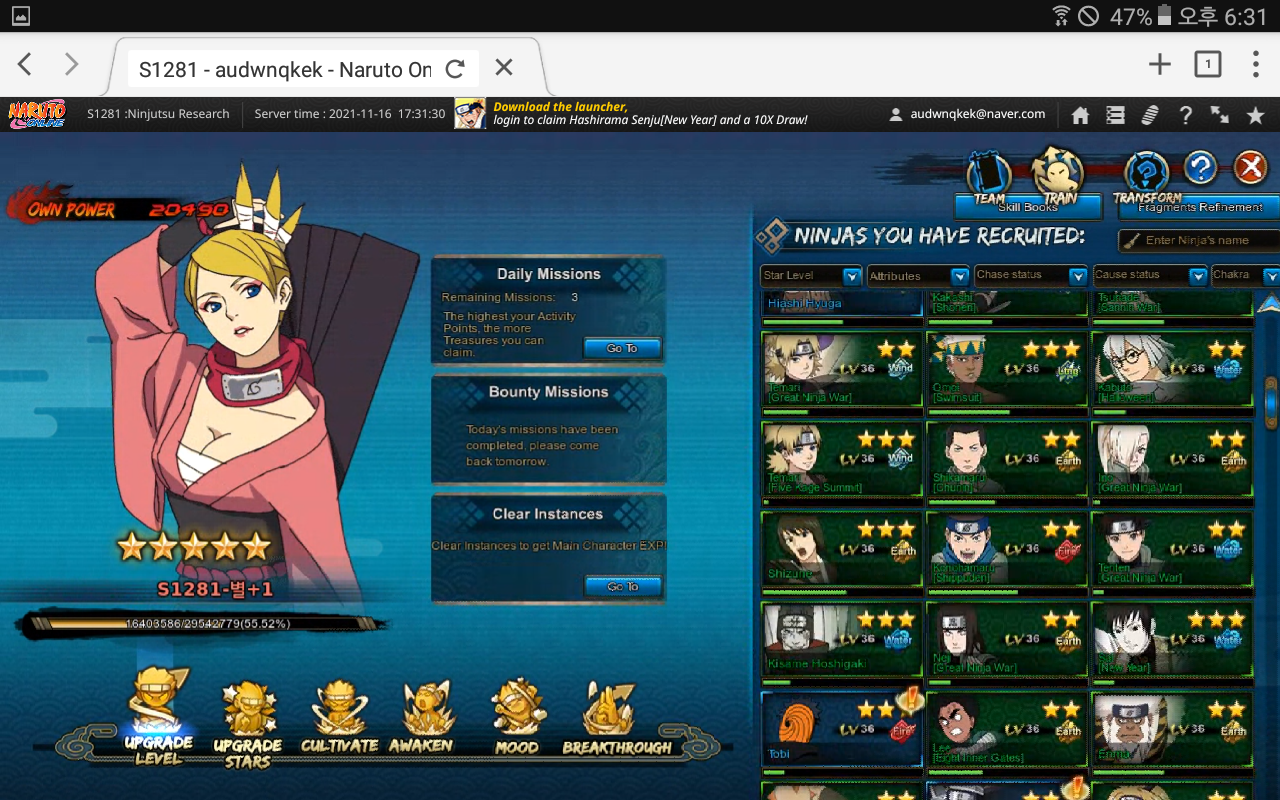Open Fragments Refinement
1280x800 pixels.
point(1199,207)
